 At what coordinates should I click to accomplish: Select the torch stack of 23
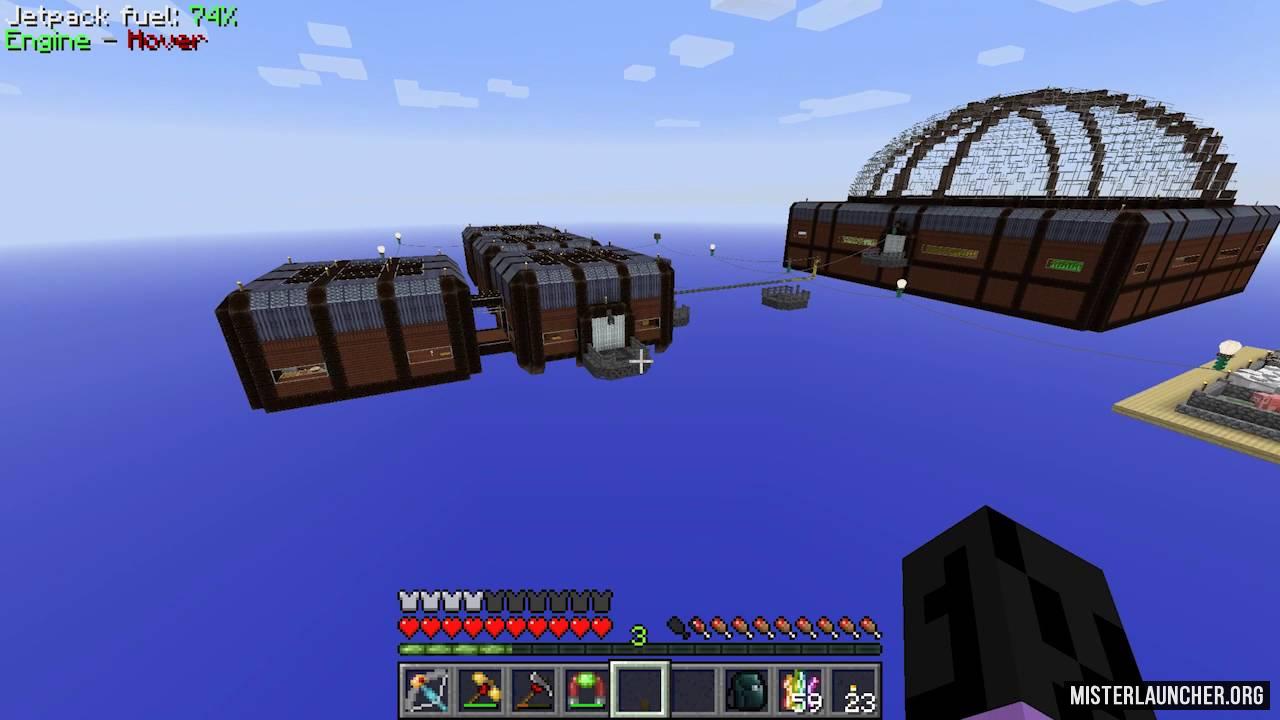[x=855, y=691]
